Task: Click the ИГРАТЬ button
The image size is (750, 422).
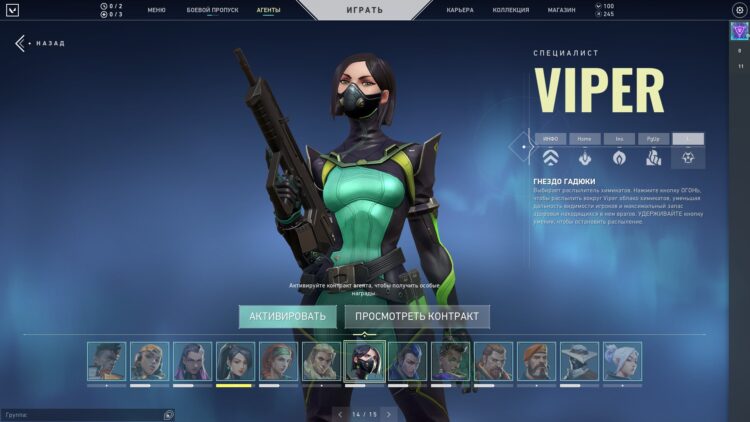Action: [x=364, y=9]
